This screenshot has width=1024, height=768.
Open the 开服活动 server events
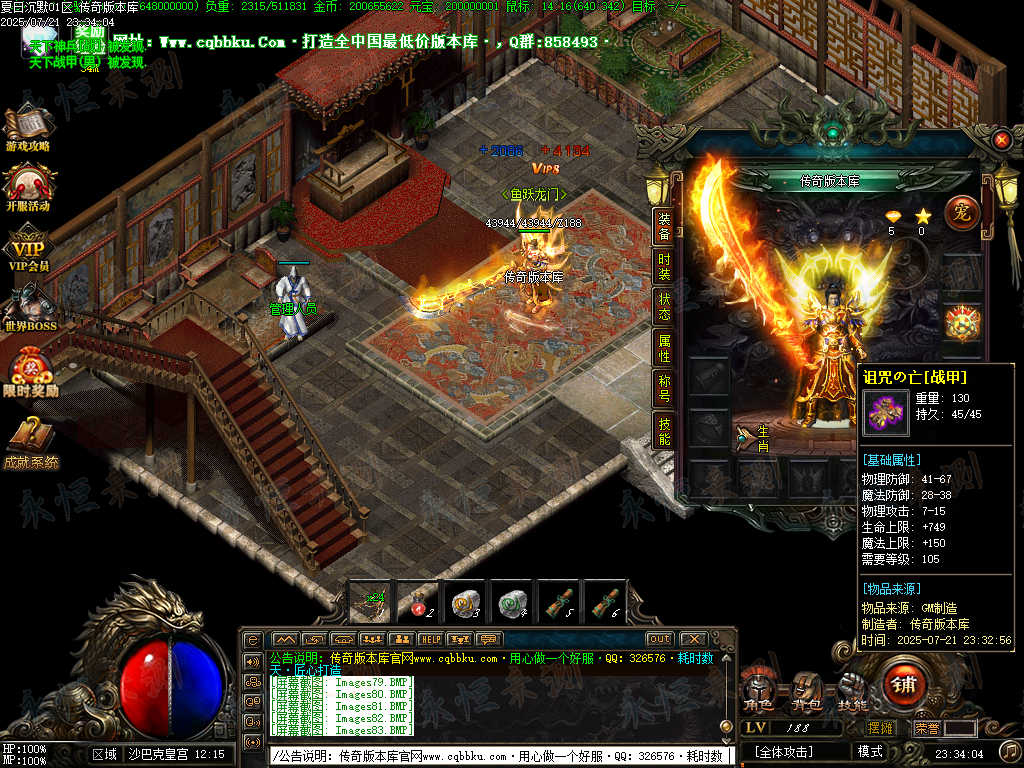[x=29, y=188]
